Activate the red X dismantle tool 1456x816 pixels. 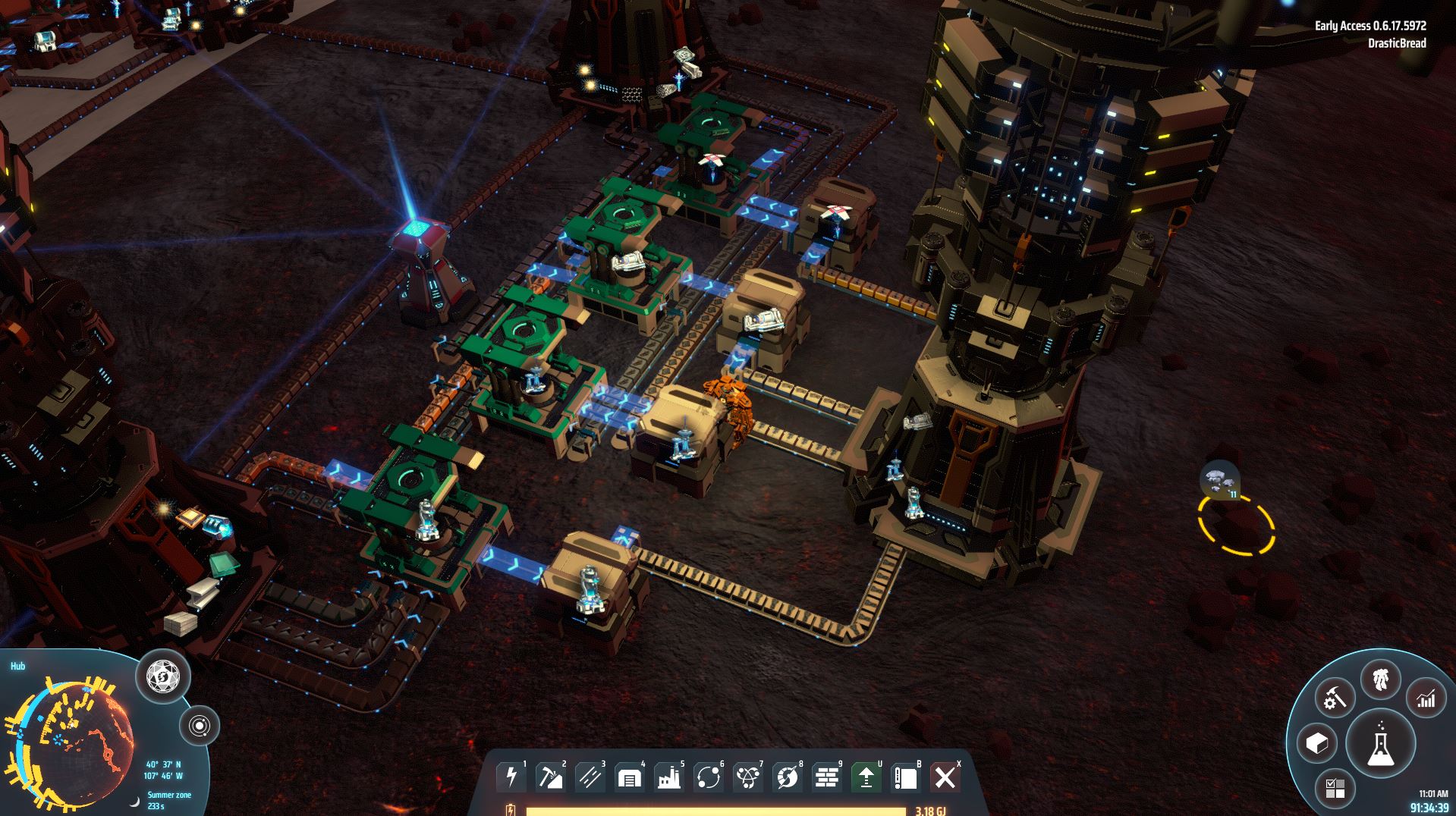[945, 777]
